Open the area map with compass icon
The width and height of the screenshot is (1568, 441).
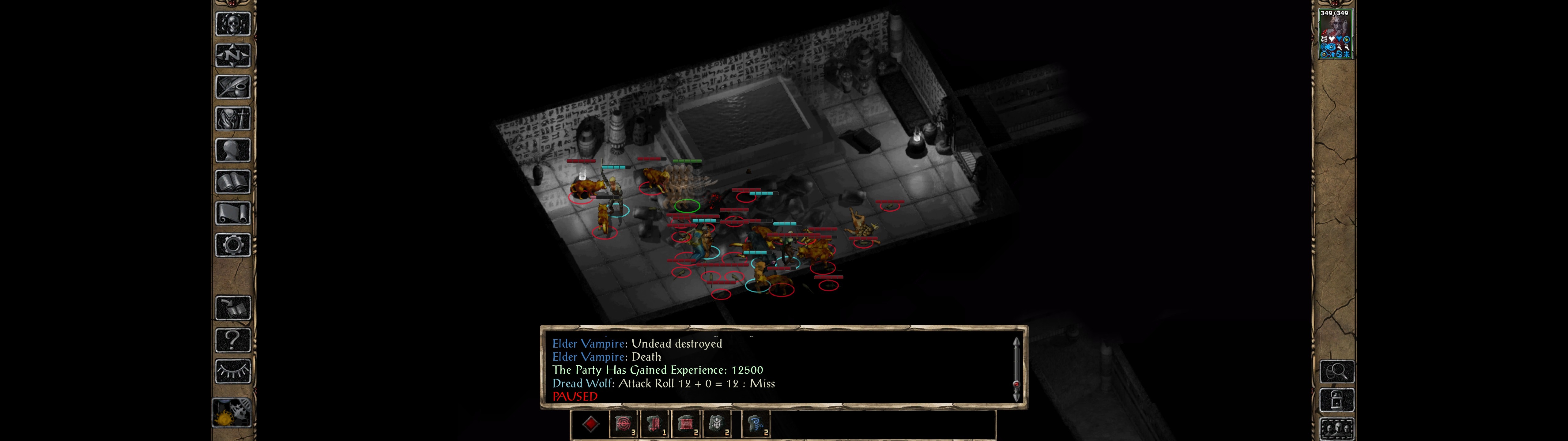coord(233,55)
